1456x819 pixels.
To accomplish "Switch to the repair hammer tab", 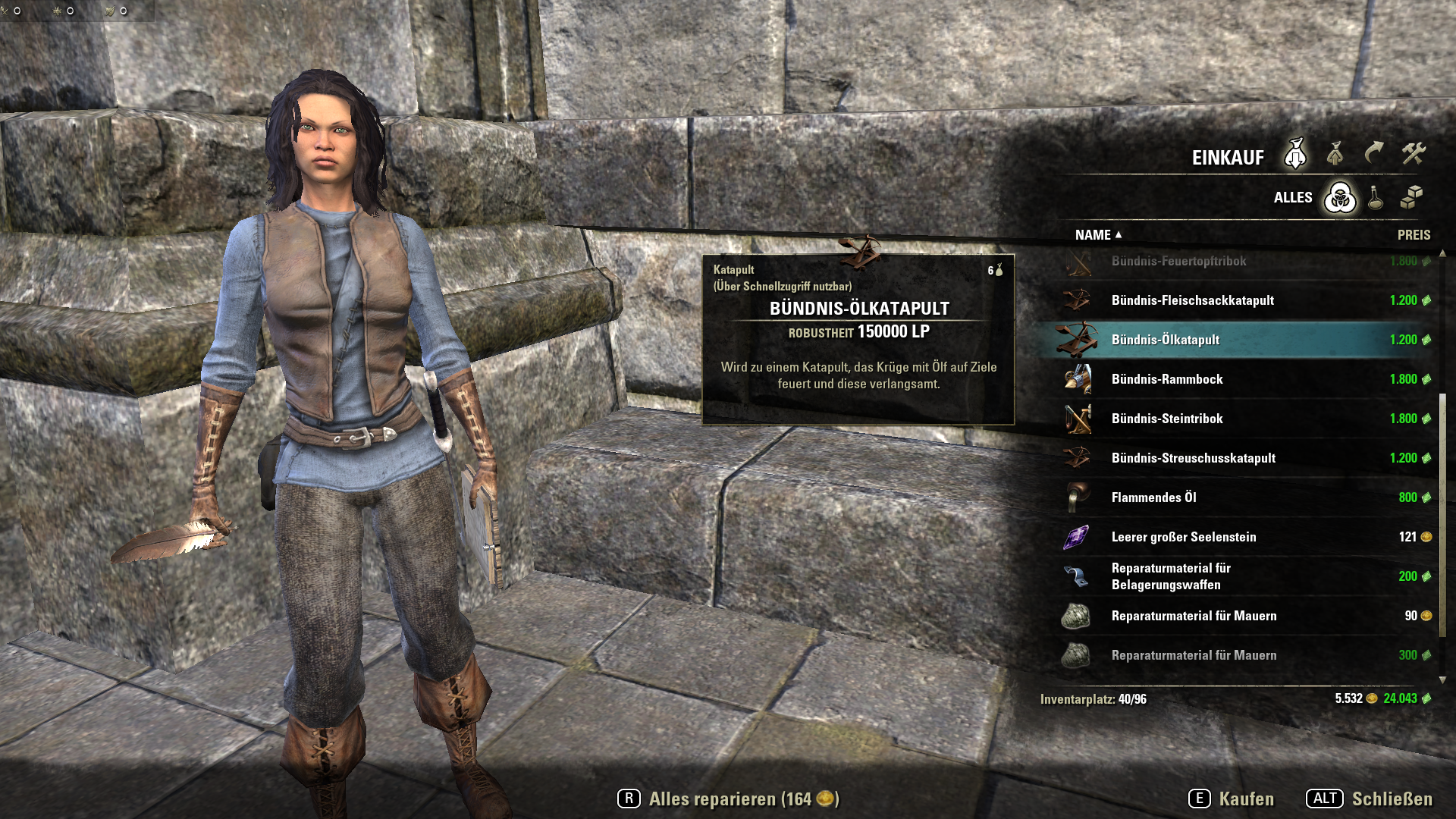I will (1414, 154).
